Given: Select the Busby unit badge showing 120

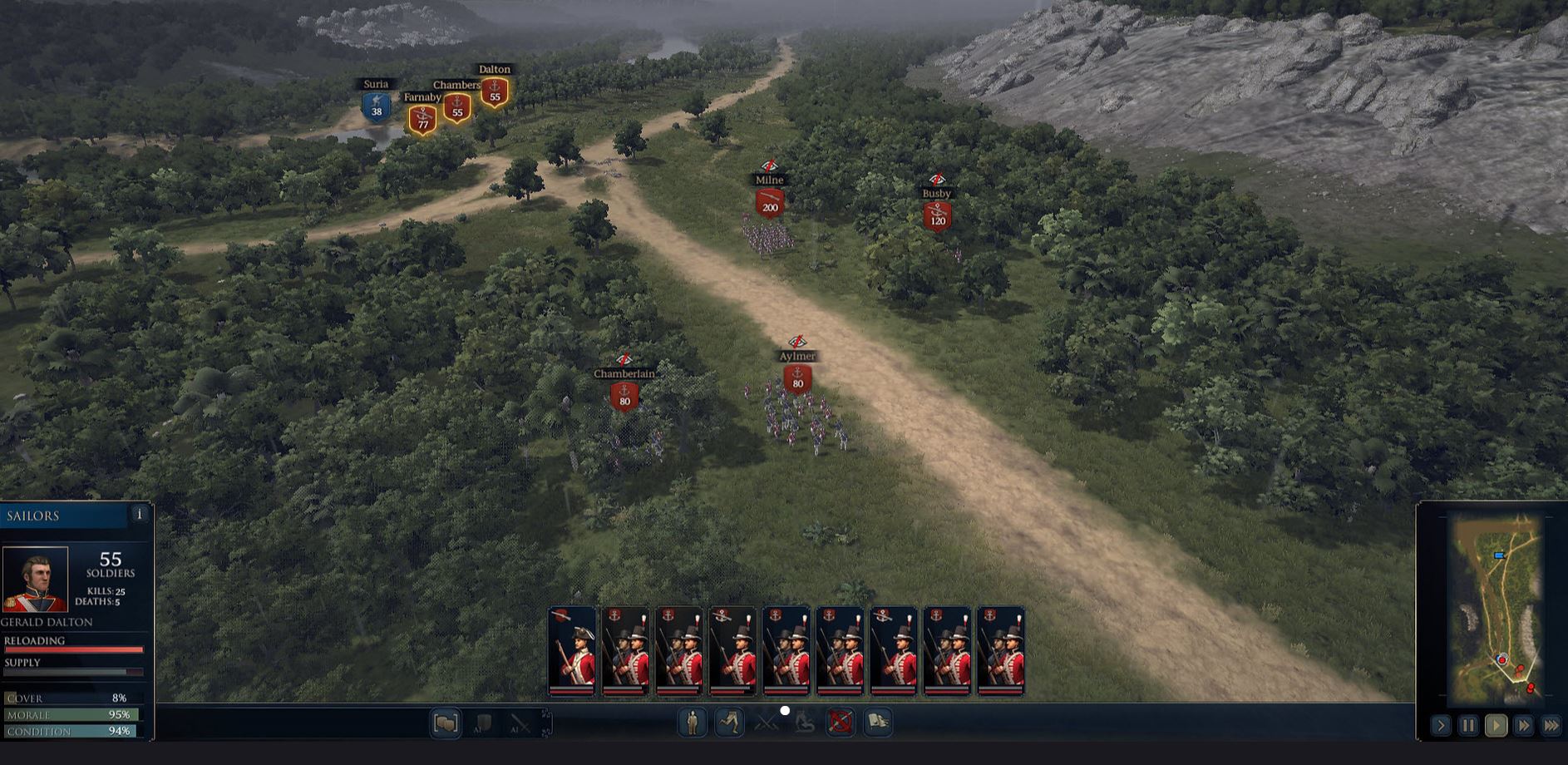Looking at the screenshot, I should (x=938, y=217).
